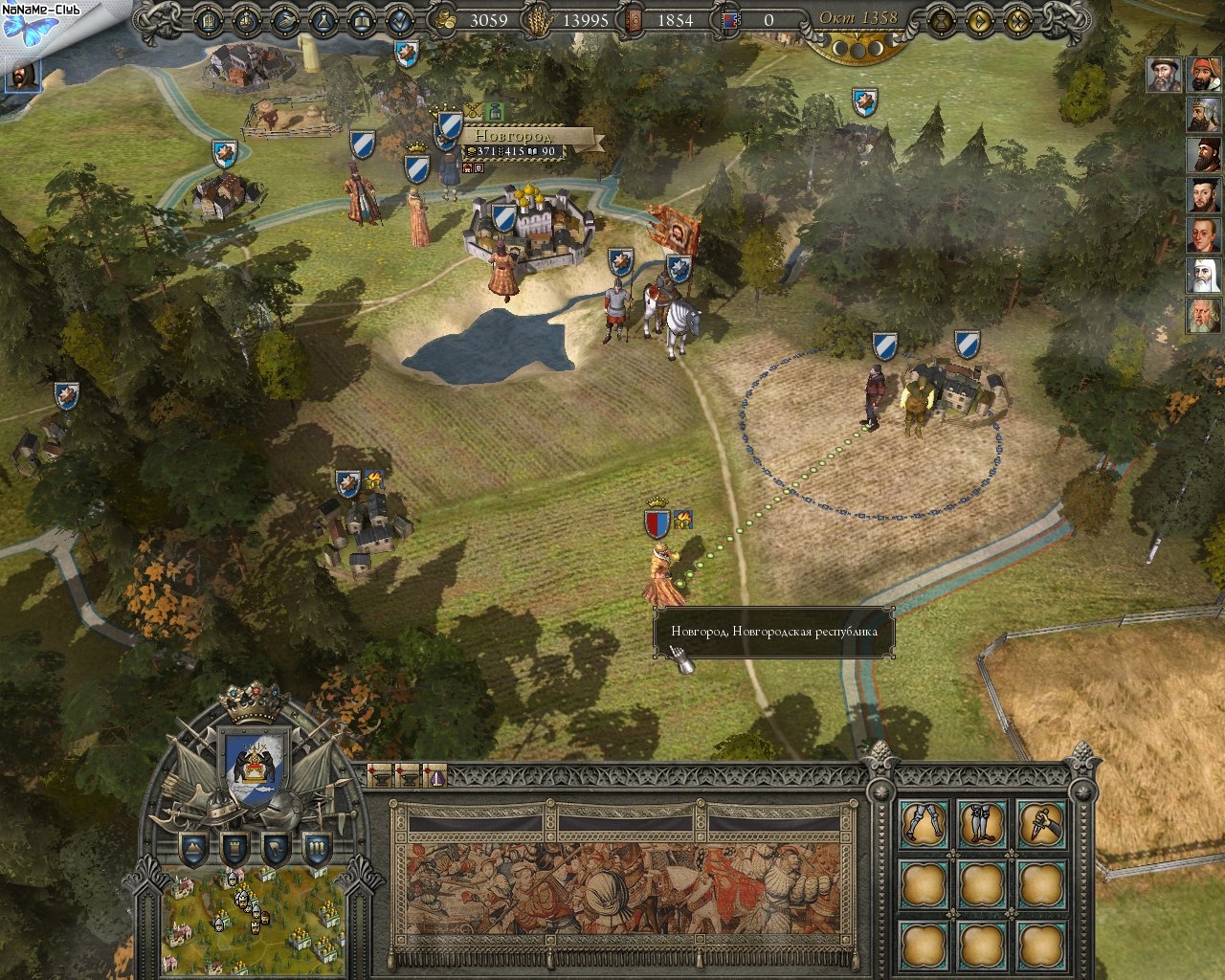This screenshot has height=980, width=1225.
Task: Click the checkmark icon in top bar
Action: click(400, 19)
